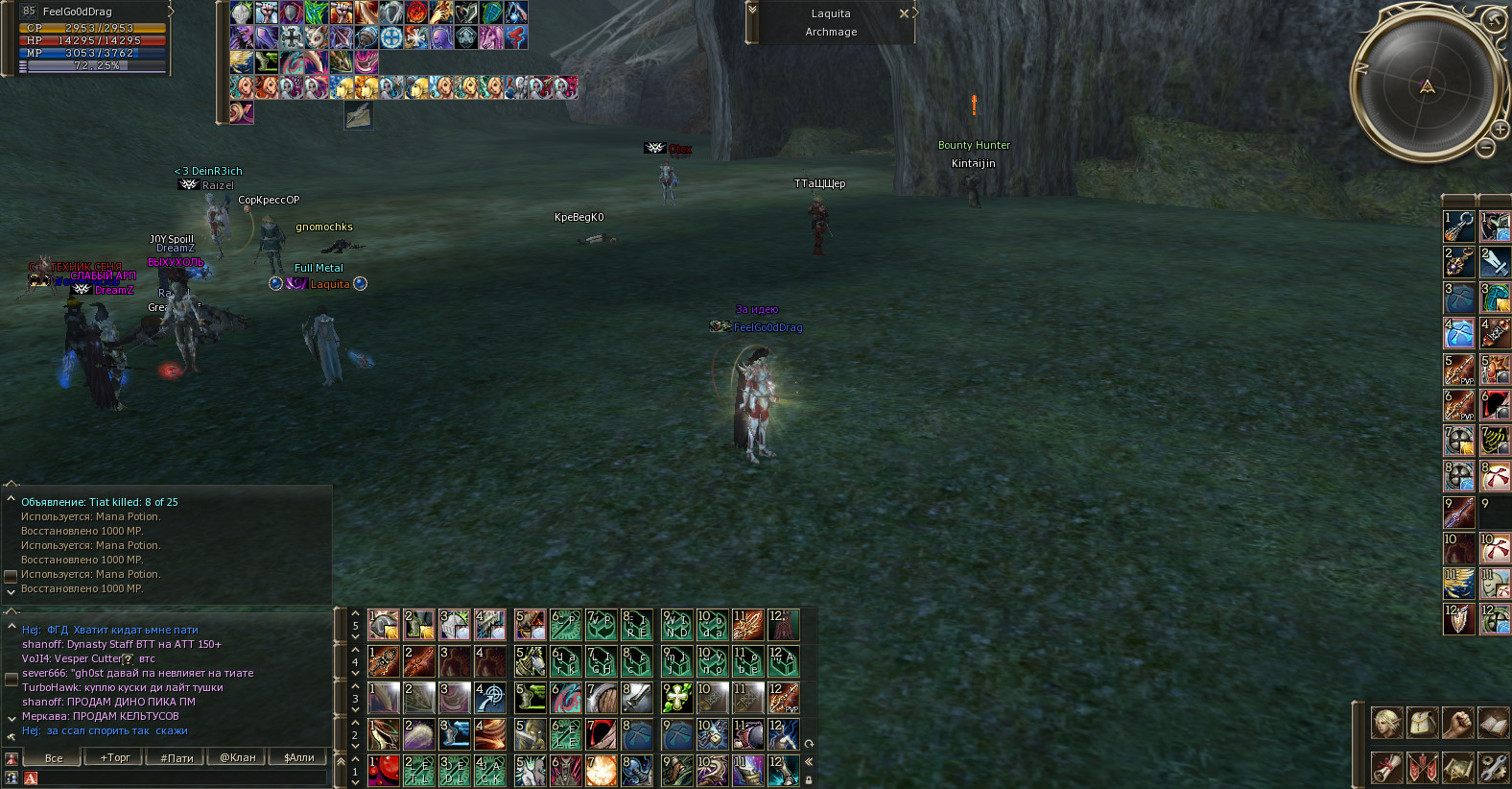This screenshot has height=789, width=1512.
Task: Activate the fiery explosion skill slot
Action: 602,771
